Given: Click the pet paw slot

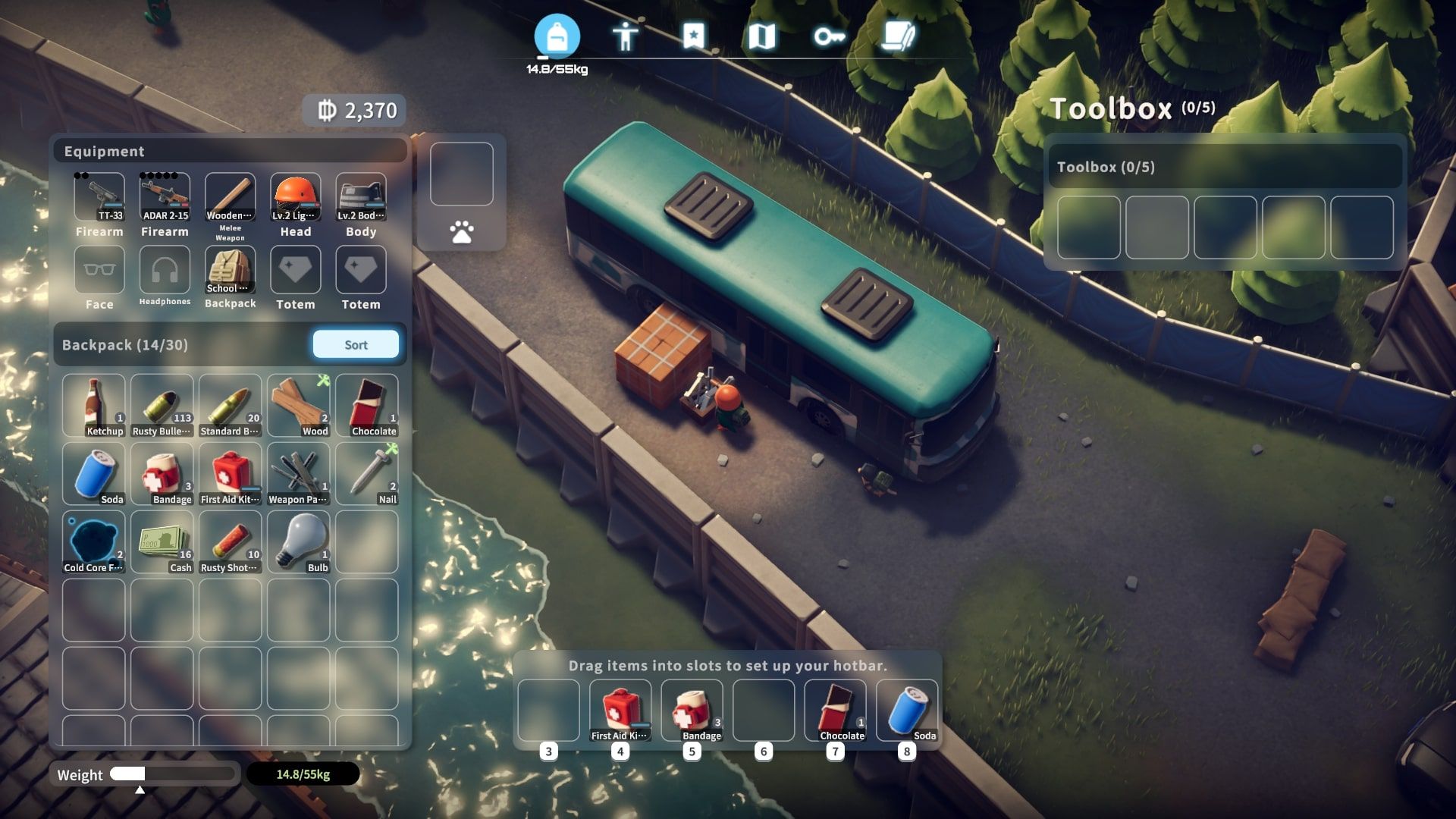Looking at the screenshot, I should (461, 232).
